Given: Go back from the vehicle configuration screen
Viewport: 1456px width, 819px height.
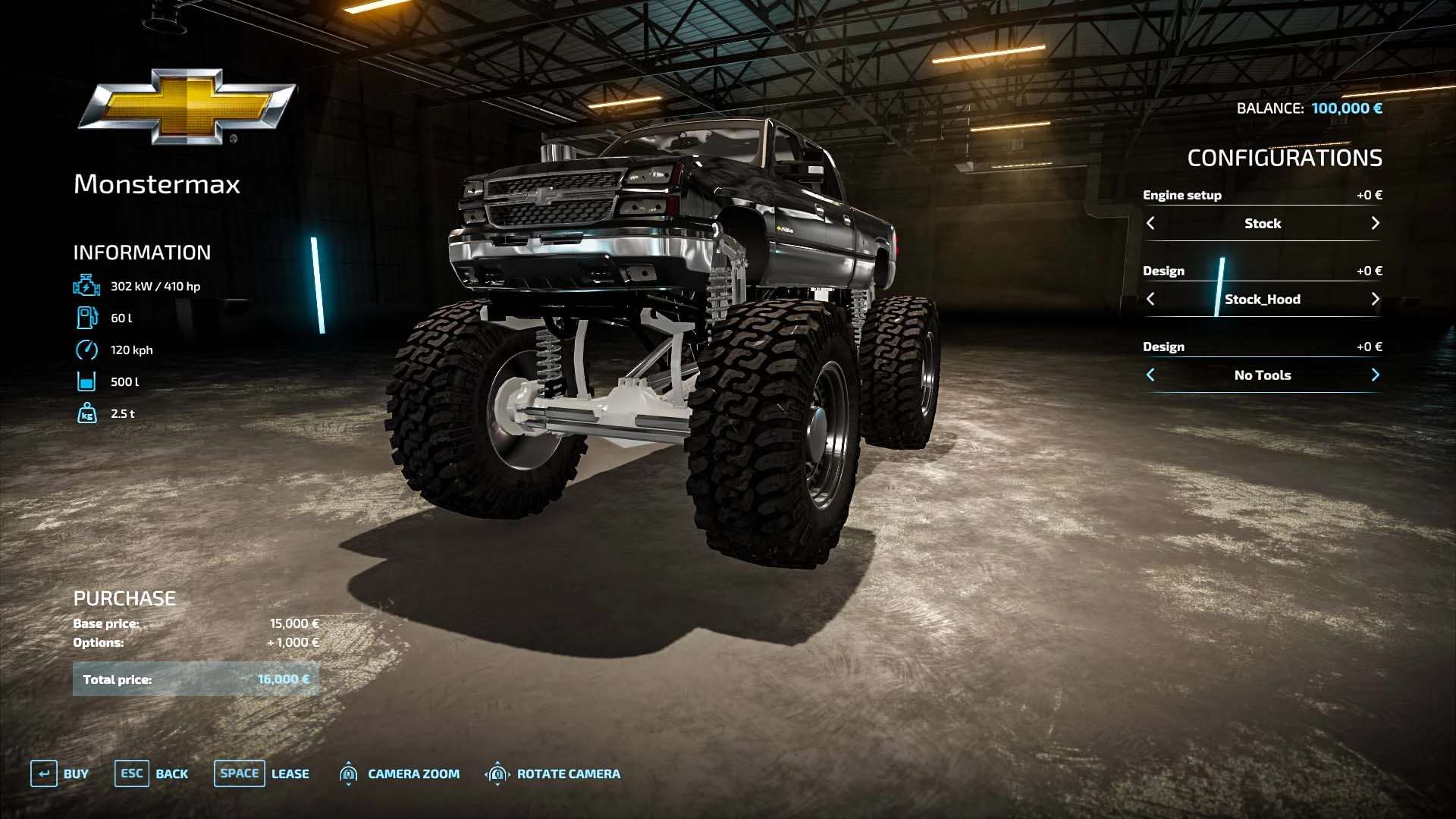Looking at the screenshot, I should (x=151, y=773).
